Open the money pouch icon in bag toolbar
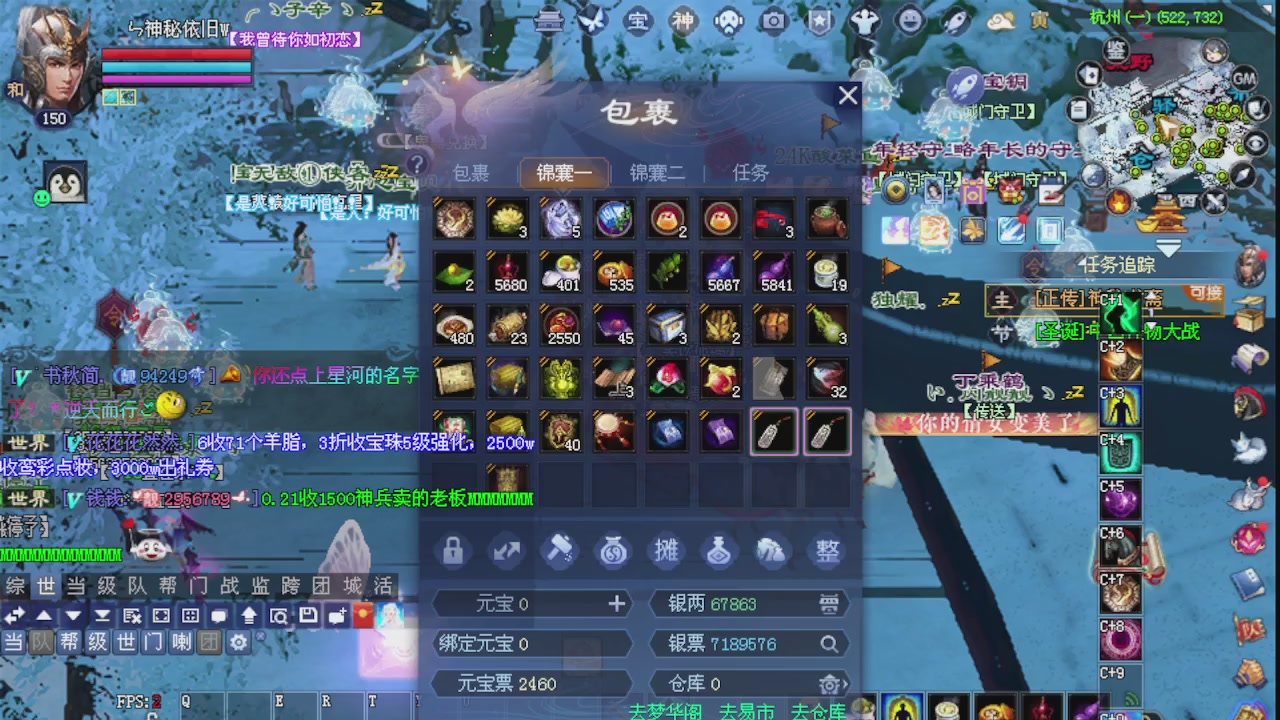The image size is (1280, 720). click(x=613, y=550)
